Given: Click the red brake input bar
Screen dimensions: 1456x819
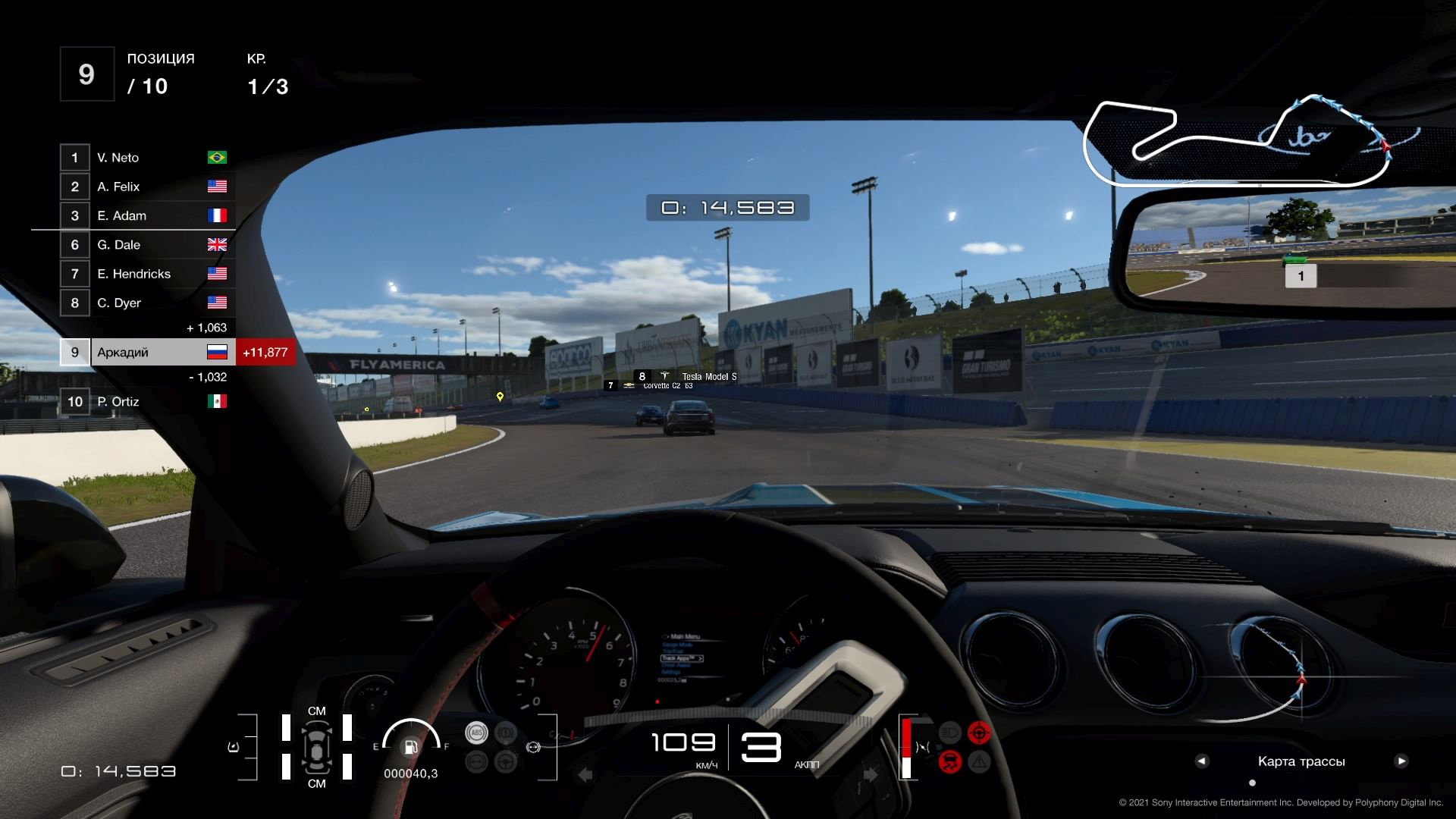Looking at the screenshot, I should (x=906, y=737).
